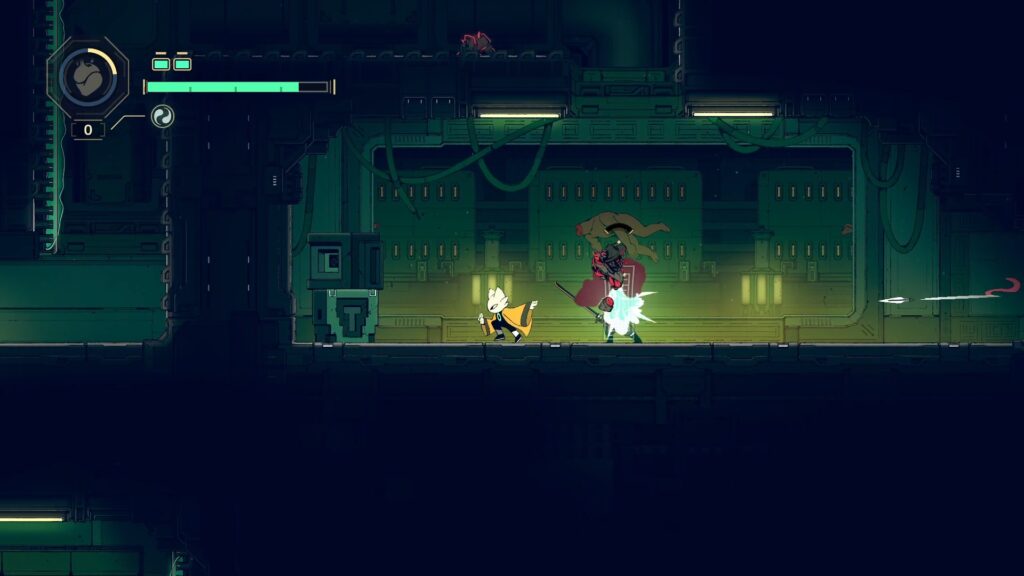This screenshot has width=1024, height=576.
Task: Select the yin-yang swirl icon
Action: [x=161, y=117]
